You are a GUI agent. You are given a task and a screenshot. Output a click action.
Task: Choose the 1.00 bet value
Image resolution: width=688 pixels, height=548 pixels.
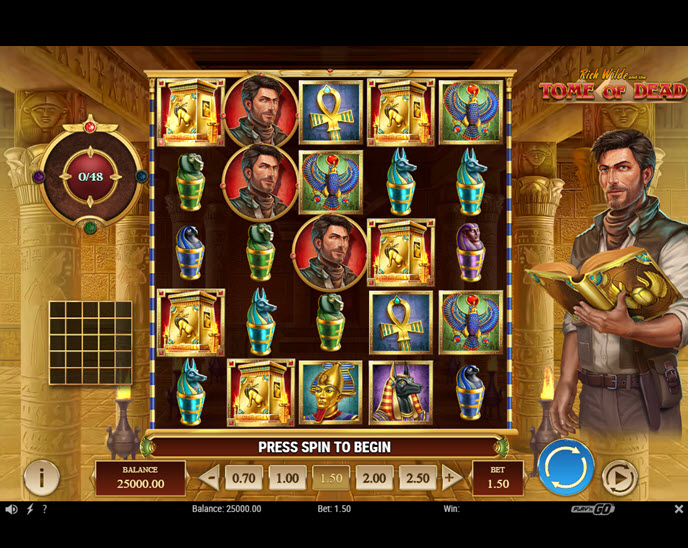pyautogui.click(x=287, y=478)
